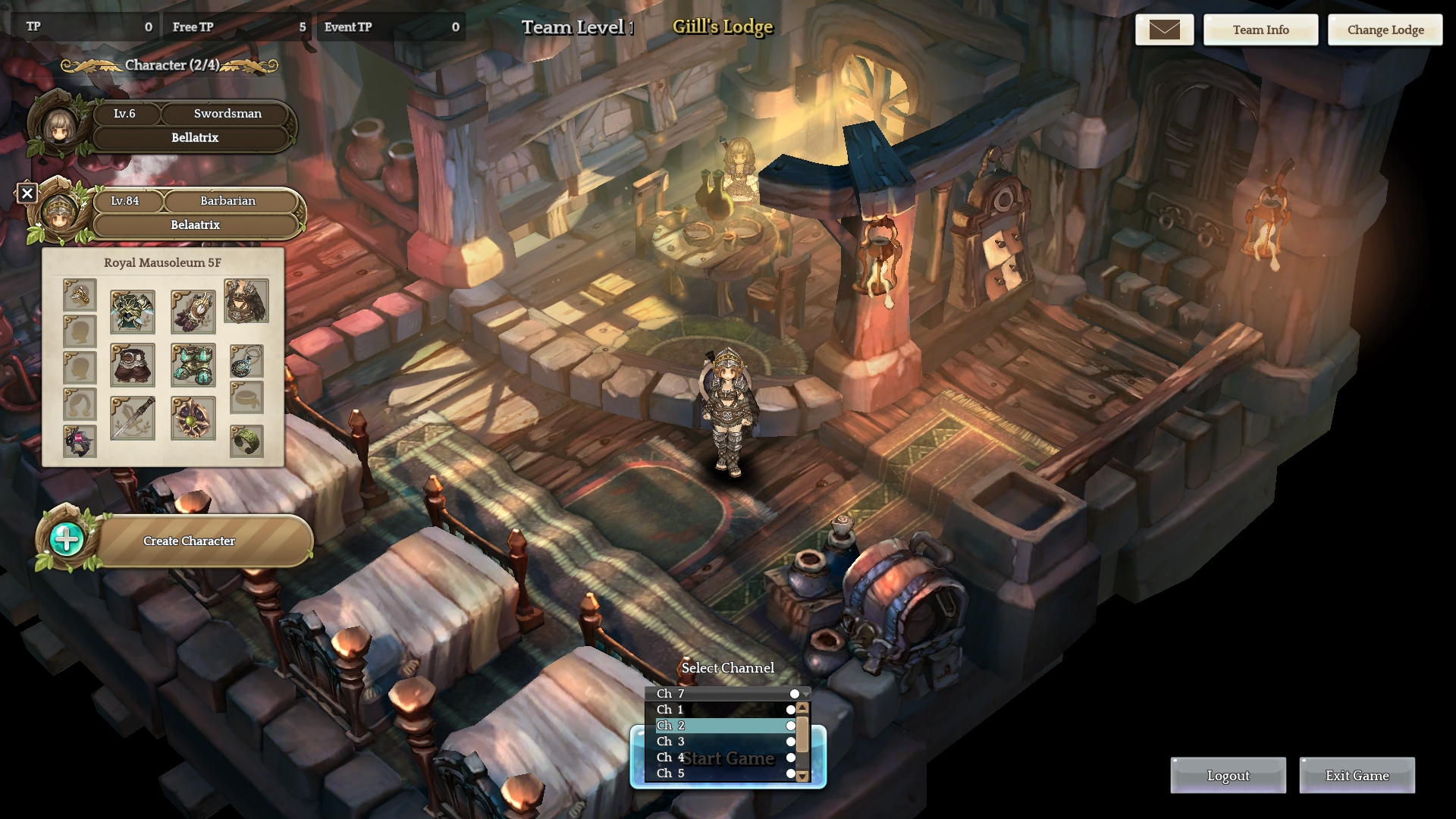This screenshot has width=1456, height=819.
Task: Open Team Info panel
Action: coord(1260,30)
